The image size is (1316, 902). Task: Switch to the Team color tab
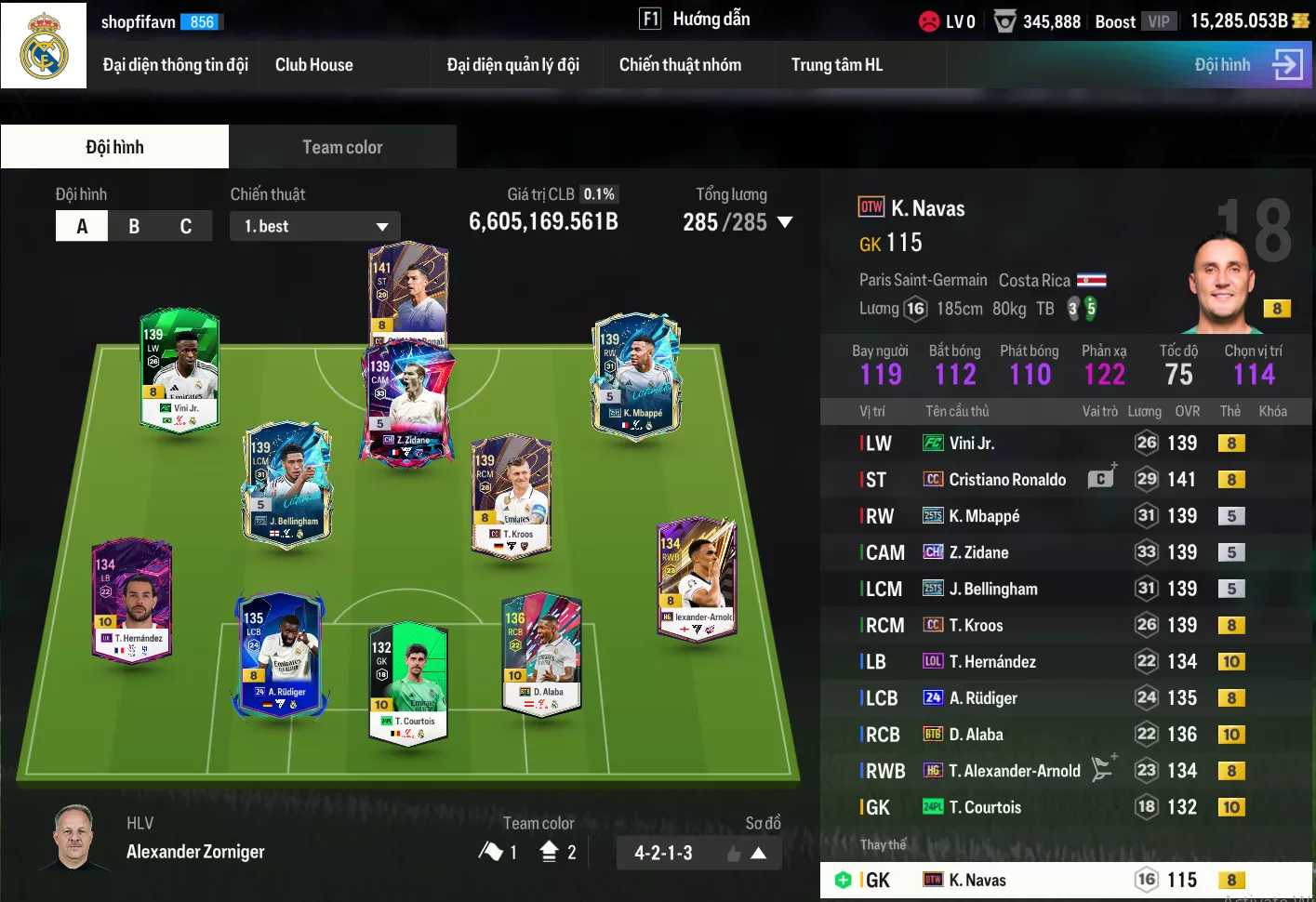coord(342,147)
